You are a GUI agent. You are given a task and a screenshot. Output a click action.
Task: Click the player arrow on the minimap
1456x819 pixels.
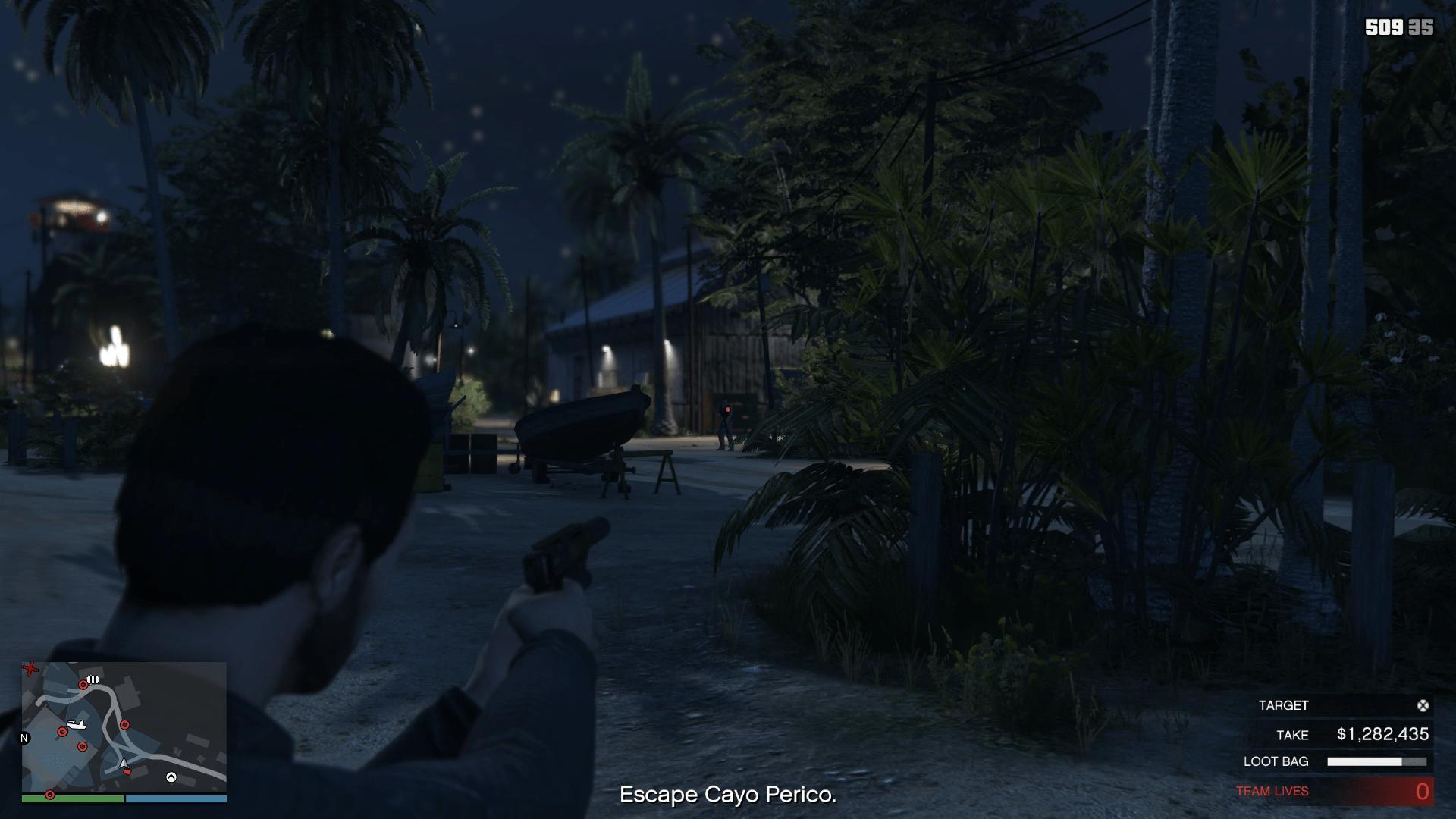[123, 764]
